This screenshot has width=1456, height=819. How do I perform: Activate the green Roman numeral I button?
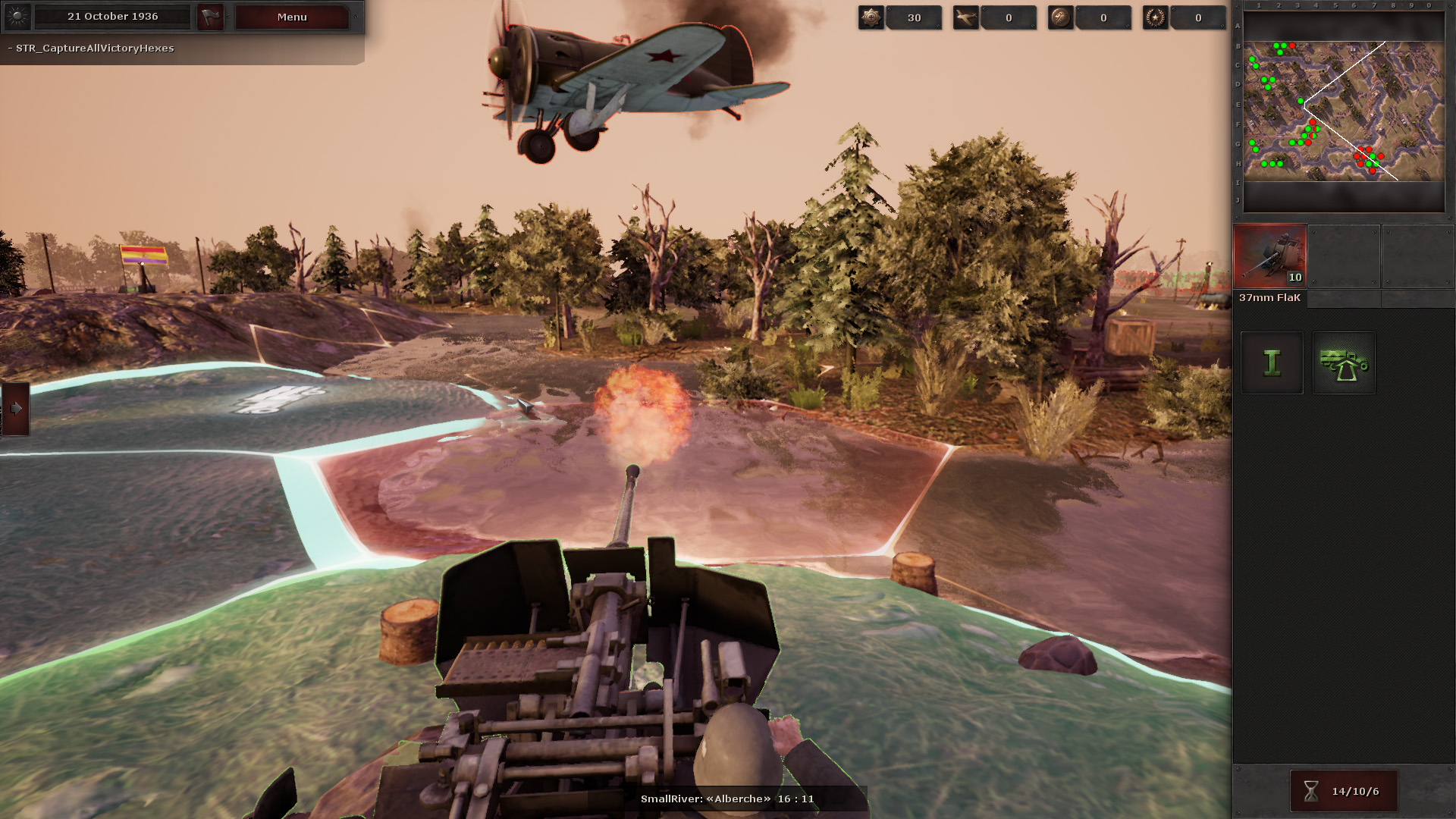[1272, 363]
